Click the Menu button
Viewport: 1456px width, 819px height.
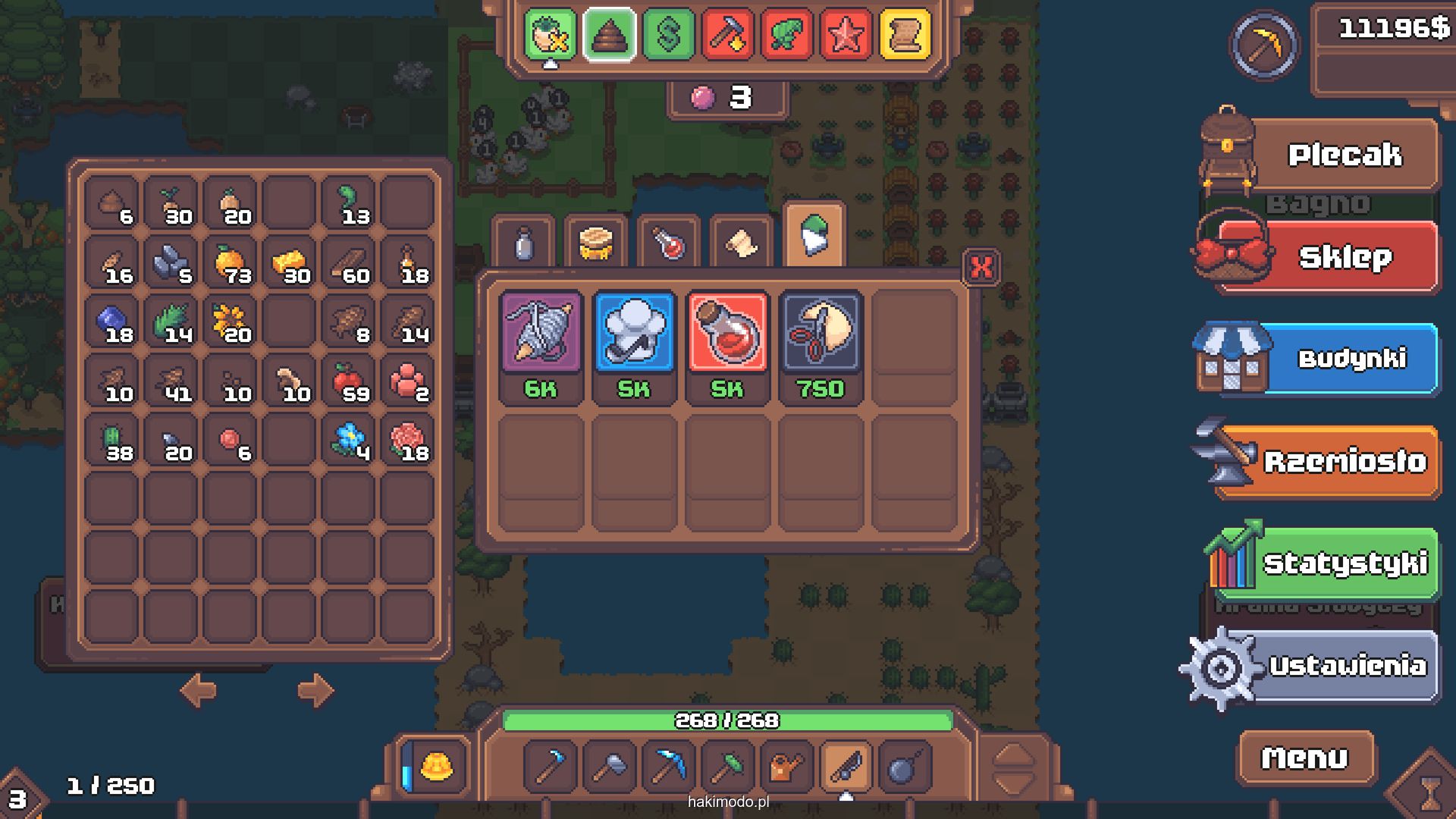1304,758
